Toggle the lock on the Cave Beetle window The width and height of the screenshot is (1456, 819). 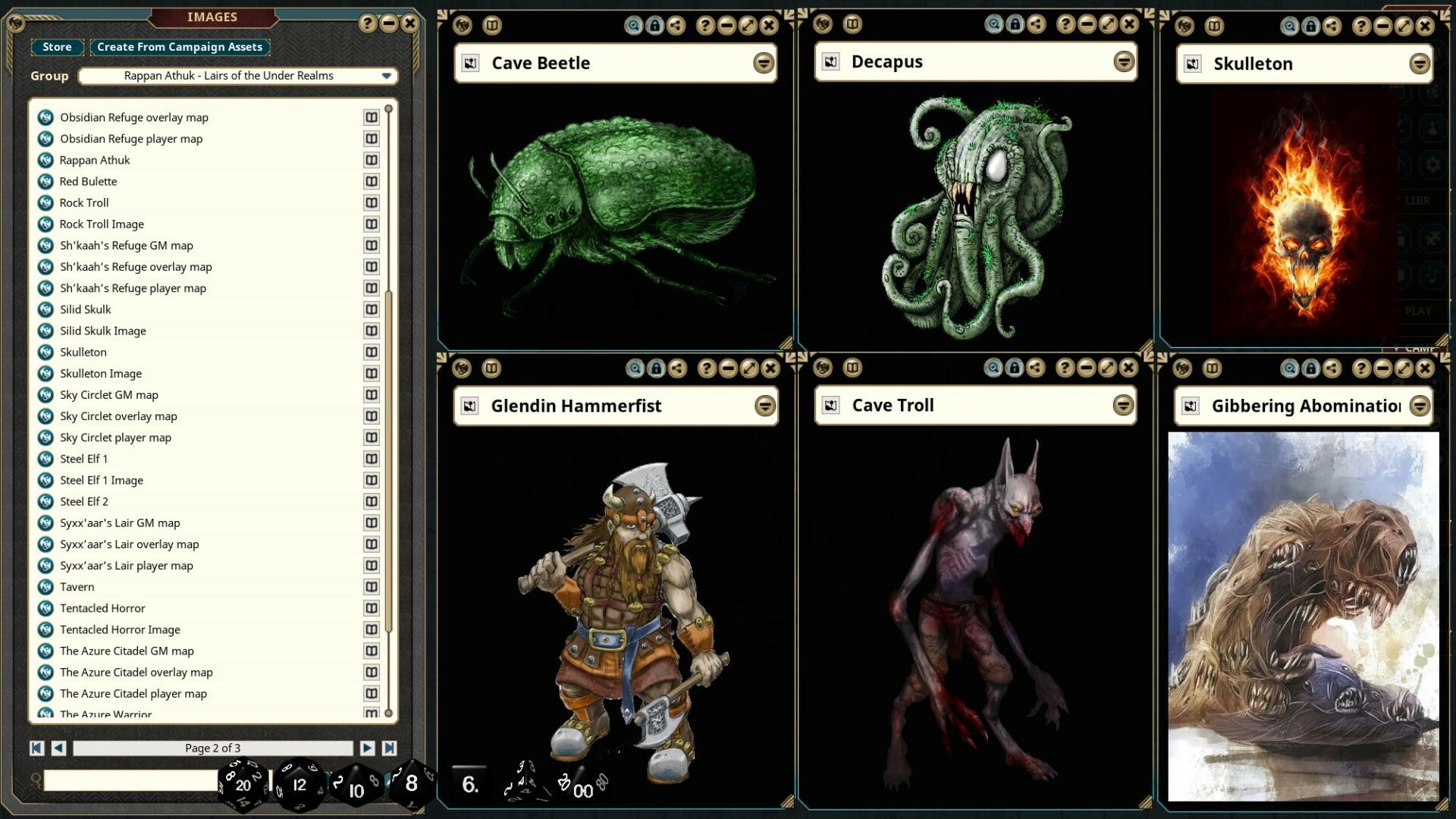point(655,25)
